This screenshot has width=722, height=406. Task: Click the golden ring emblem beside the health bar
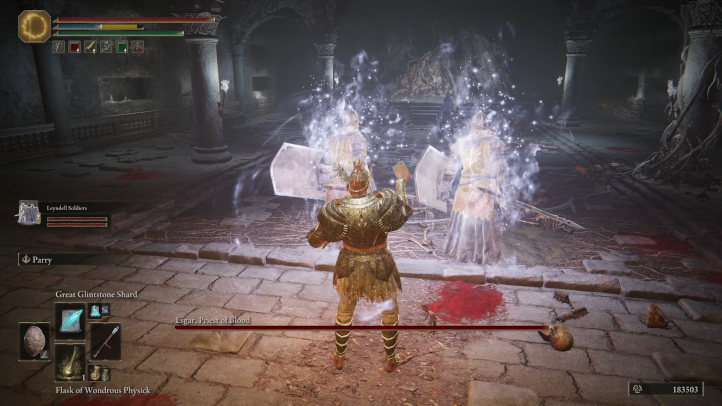coord(35,25)
